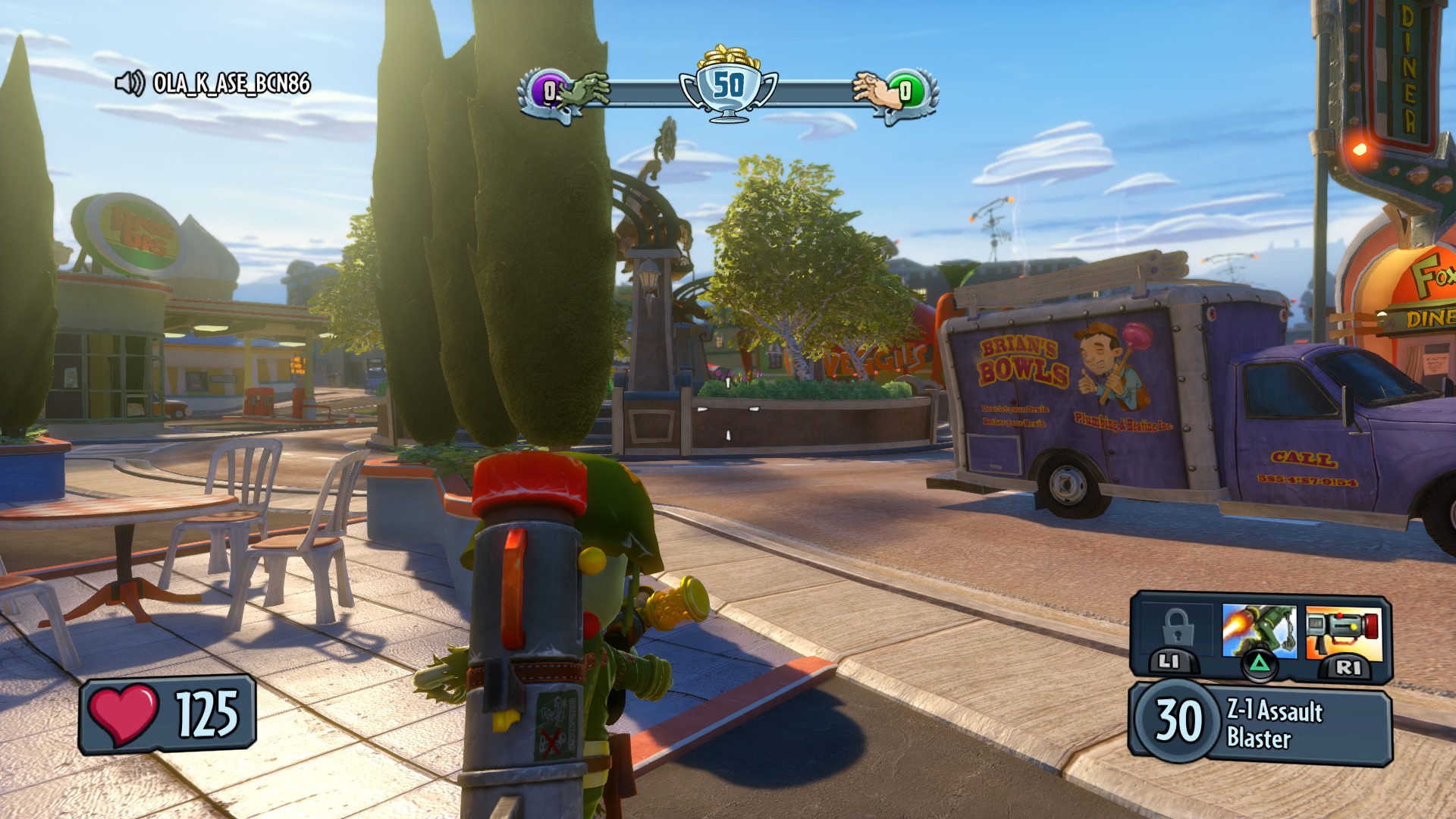1456x819 pixels.
Task: Click the plant team green score badge
Action: [907, 92]
